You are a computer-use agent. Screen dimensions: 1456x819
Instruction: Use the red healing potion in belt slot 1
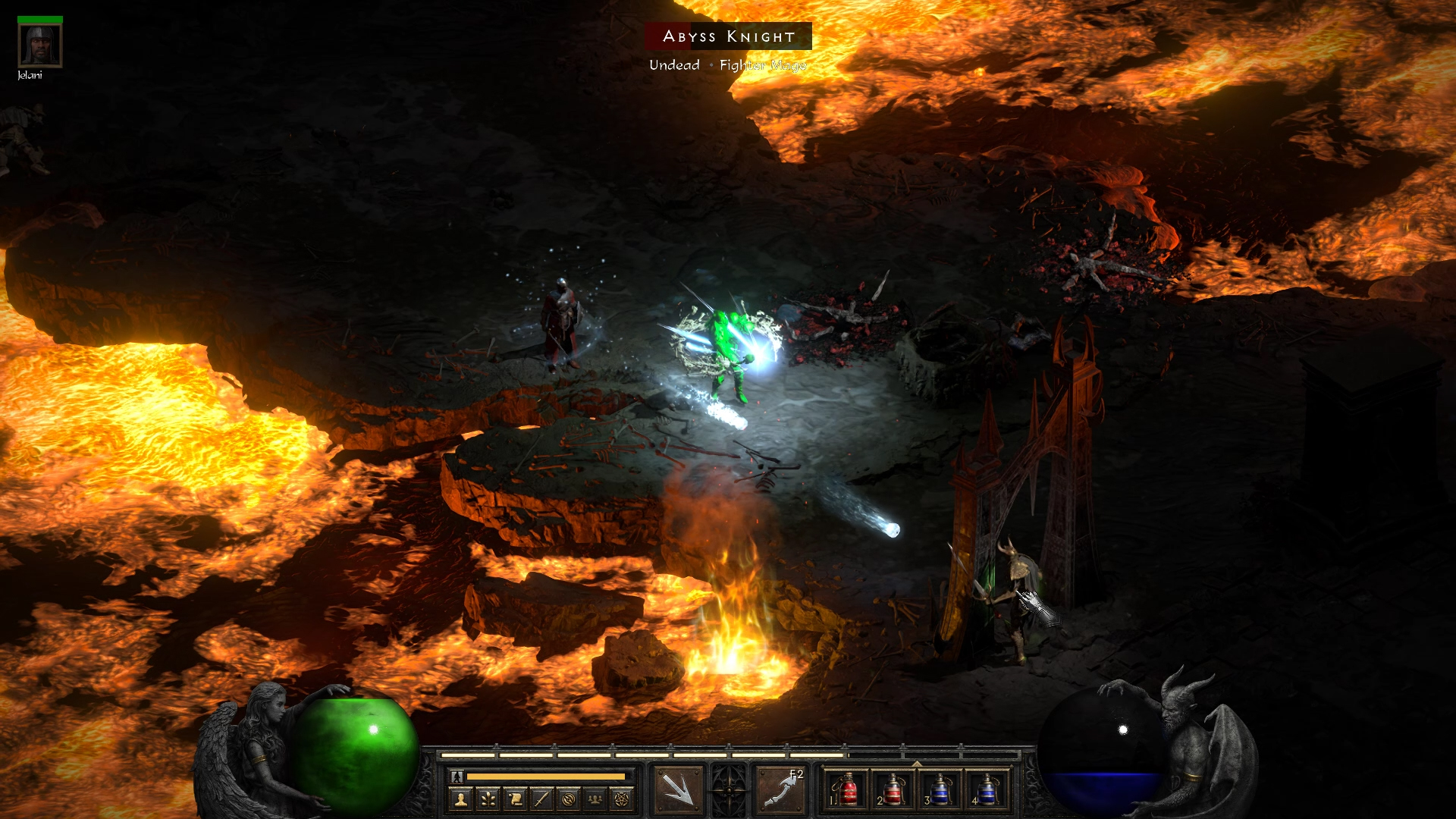point(847,789)
